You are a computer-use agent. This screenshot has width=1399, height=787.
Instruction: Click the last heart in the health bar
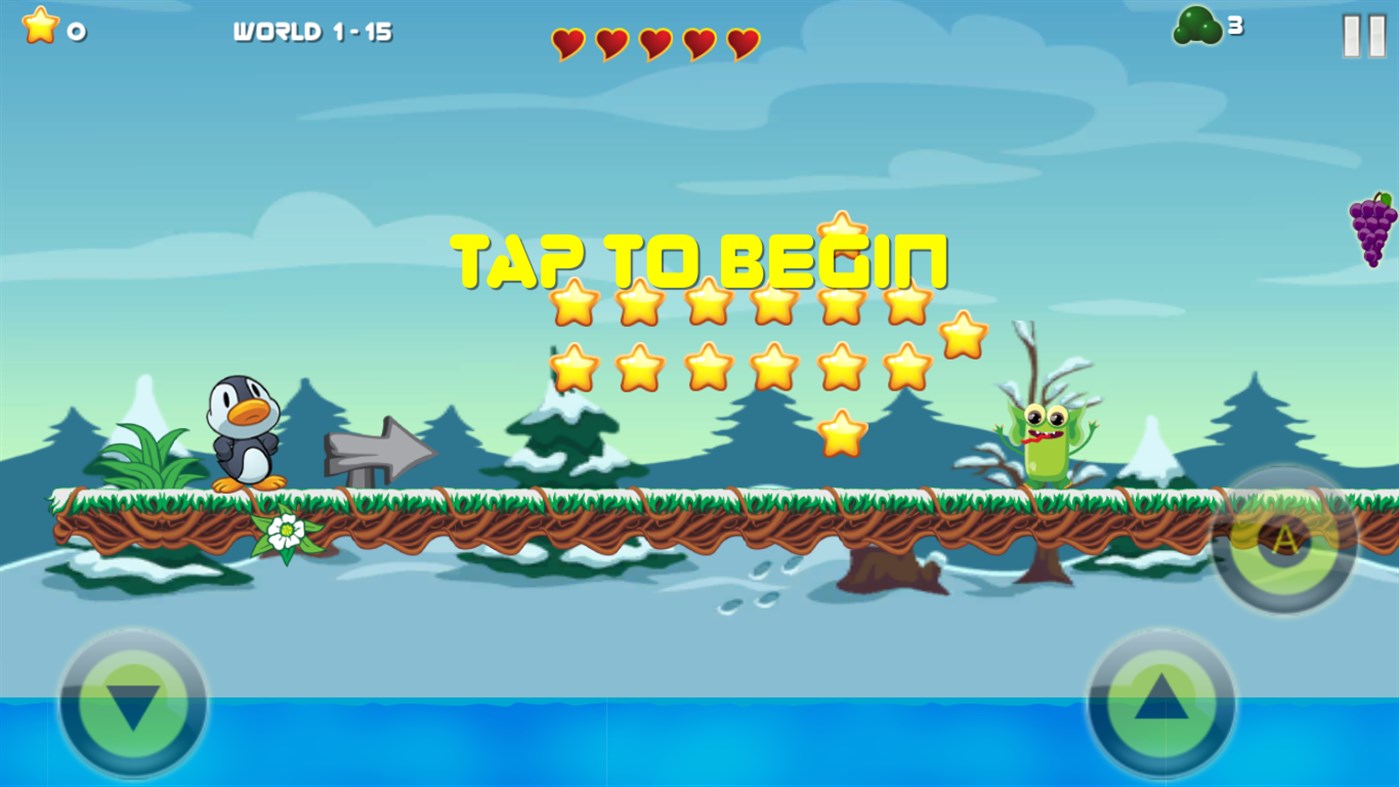(742, 44)
